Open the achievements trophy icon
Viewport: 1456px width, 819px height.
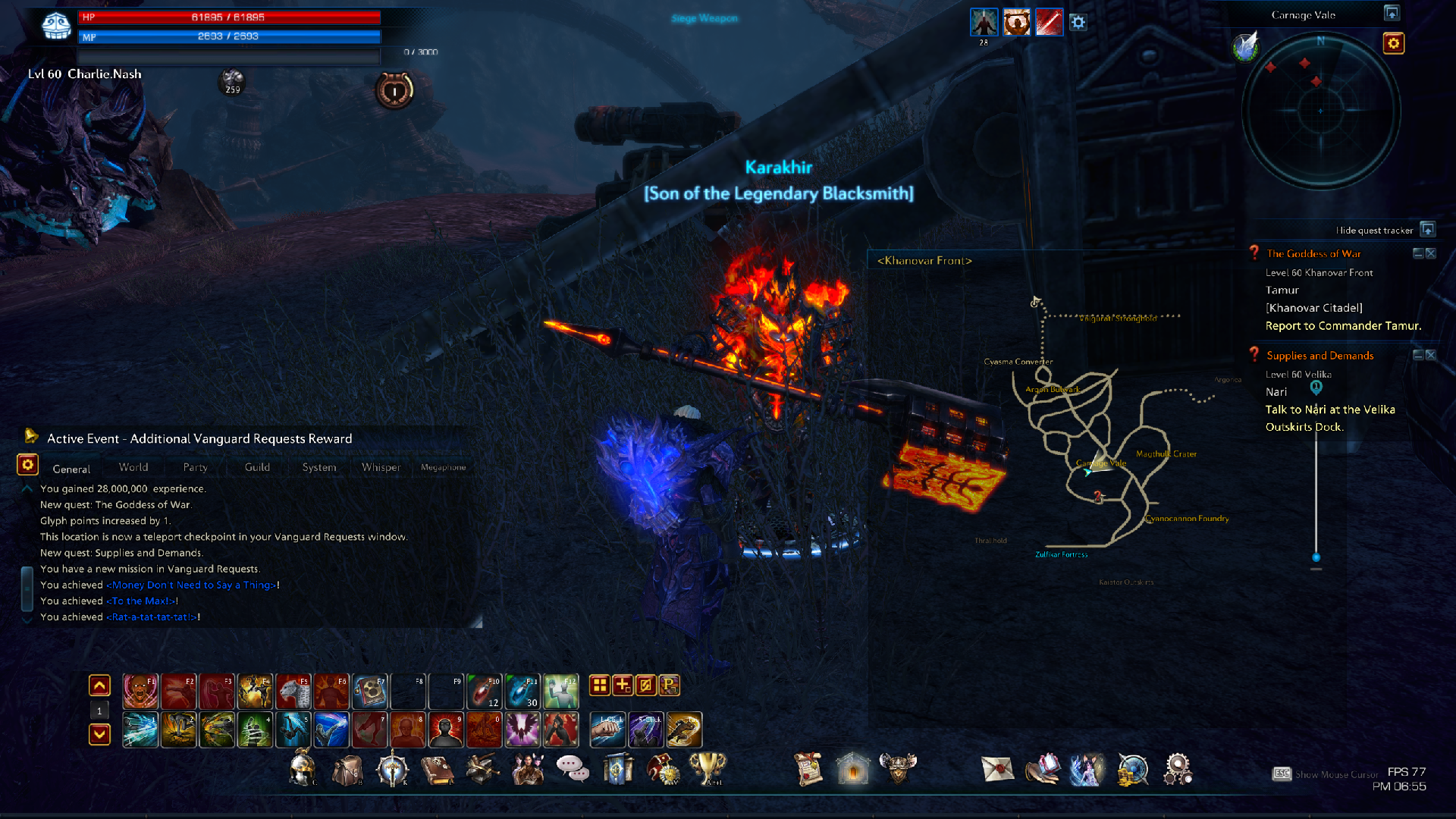(708, 769)
